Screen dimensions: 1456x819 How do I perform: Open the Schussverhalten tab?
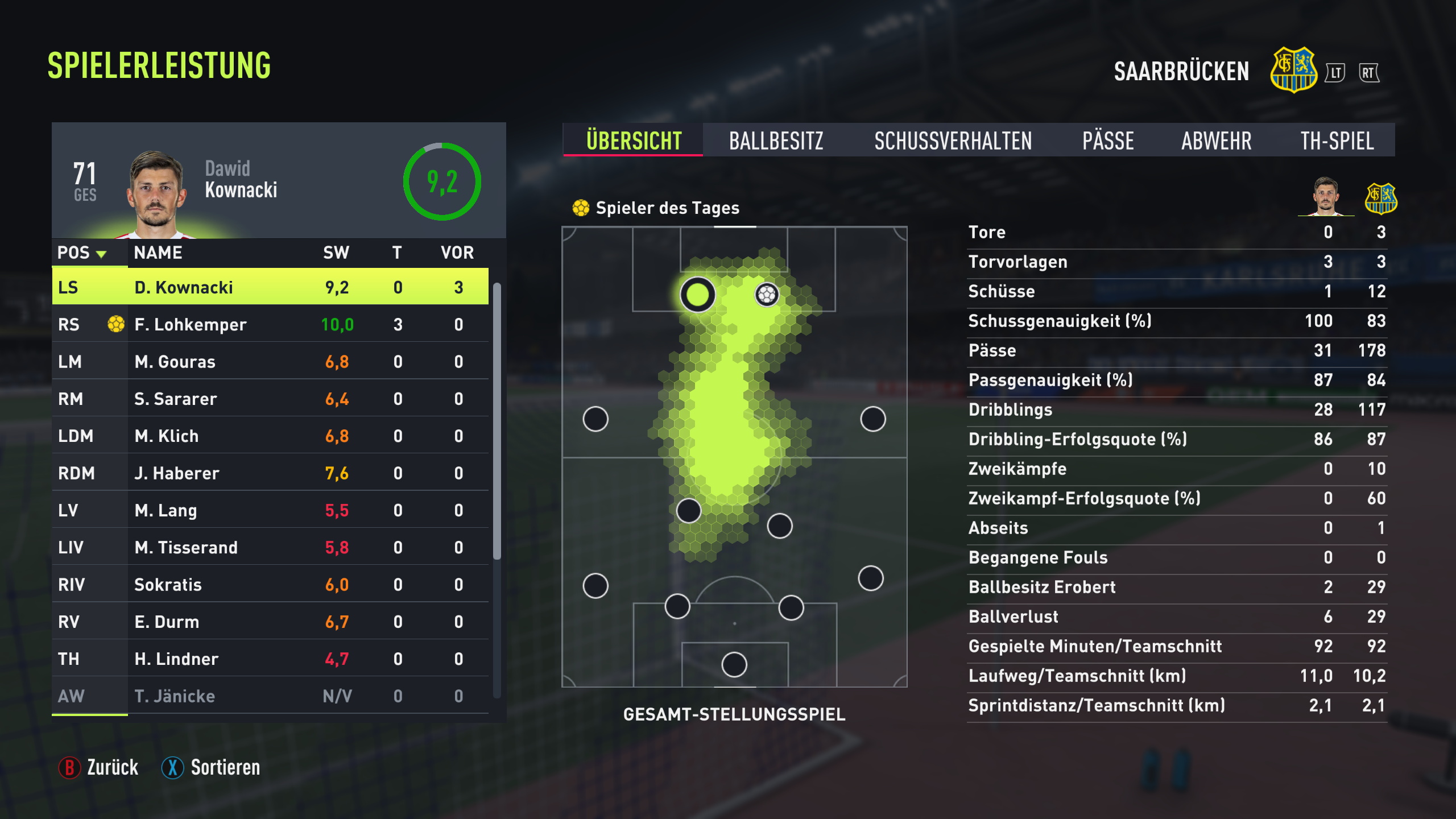[x=953, y=140]
